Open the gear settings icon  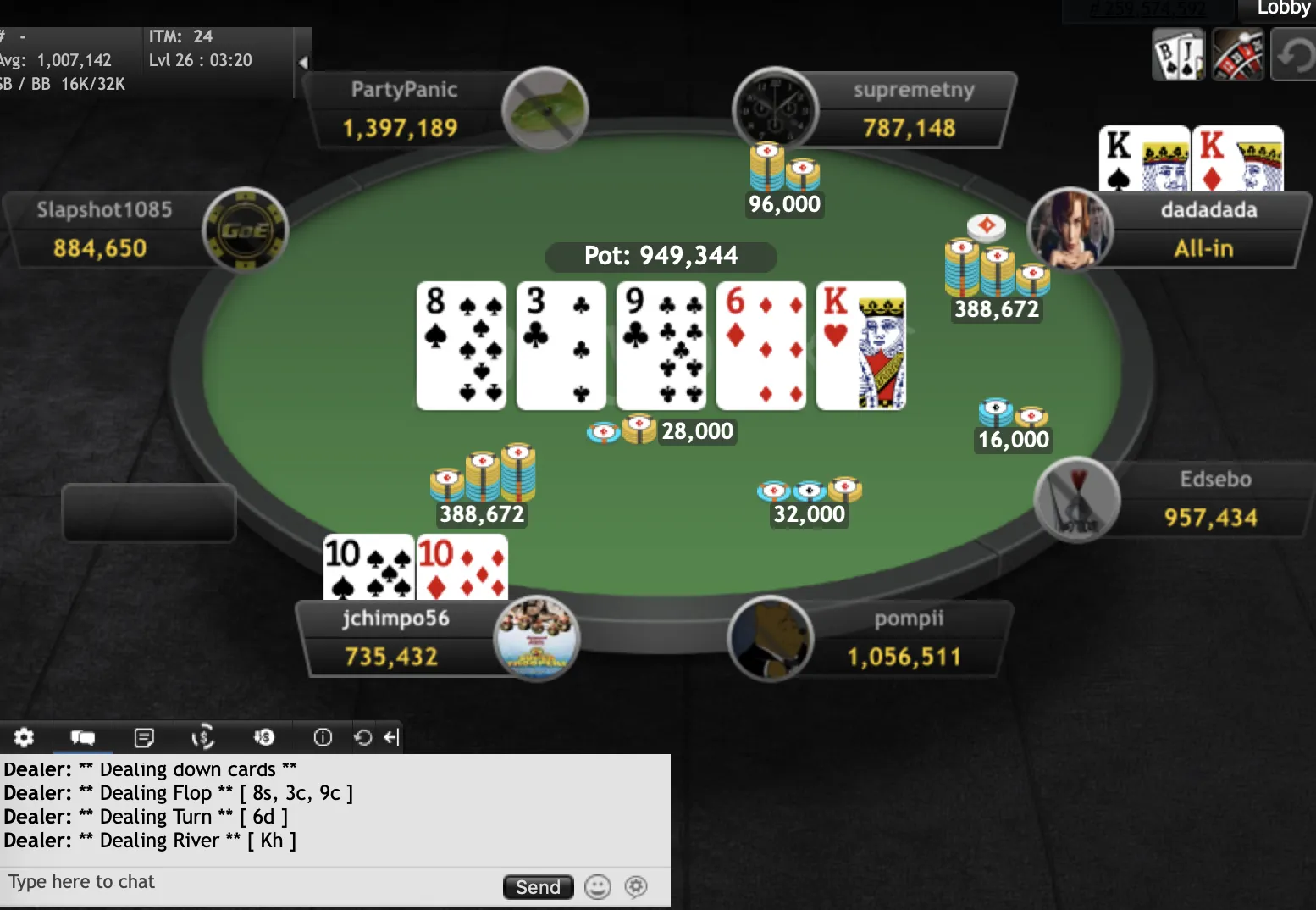[24, 737]
